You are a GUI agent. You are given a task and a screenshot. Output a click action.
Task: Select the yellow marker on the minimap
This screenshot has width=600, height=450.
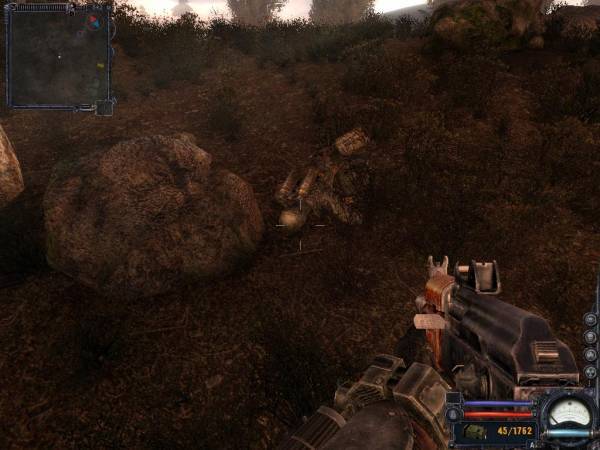(x=99, y=66)
